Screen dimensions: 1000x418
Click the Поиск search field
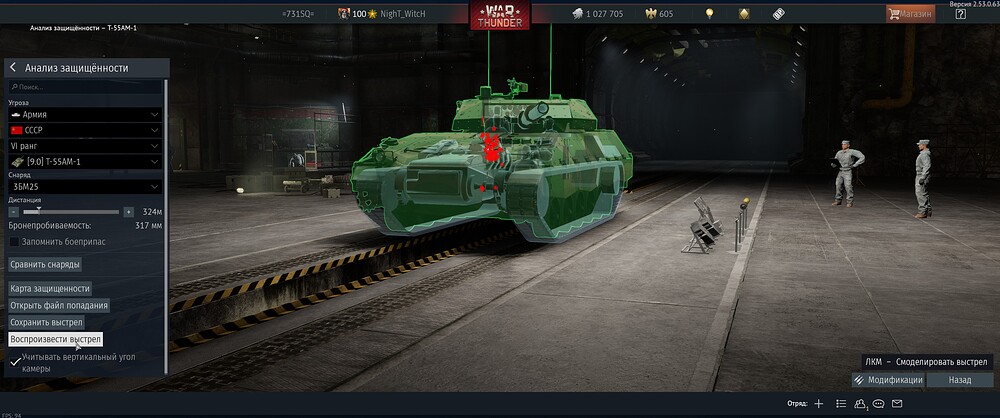pos(85,87)
